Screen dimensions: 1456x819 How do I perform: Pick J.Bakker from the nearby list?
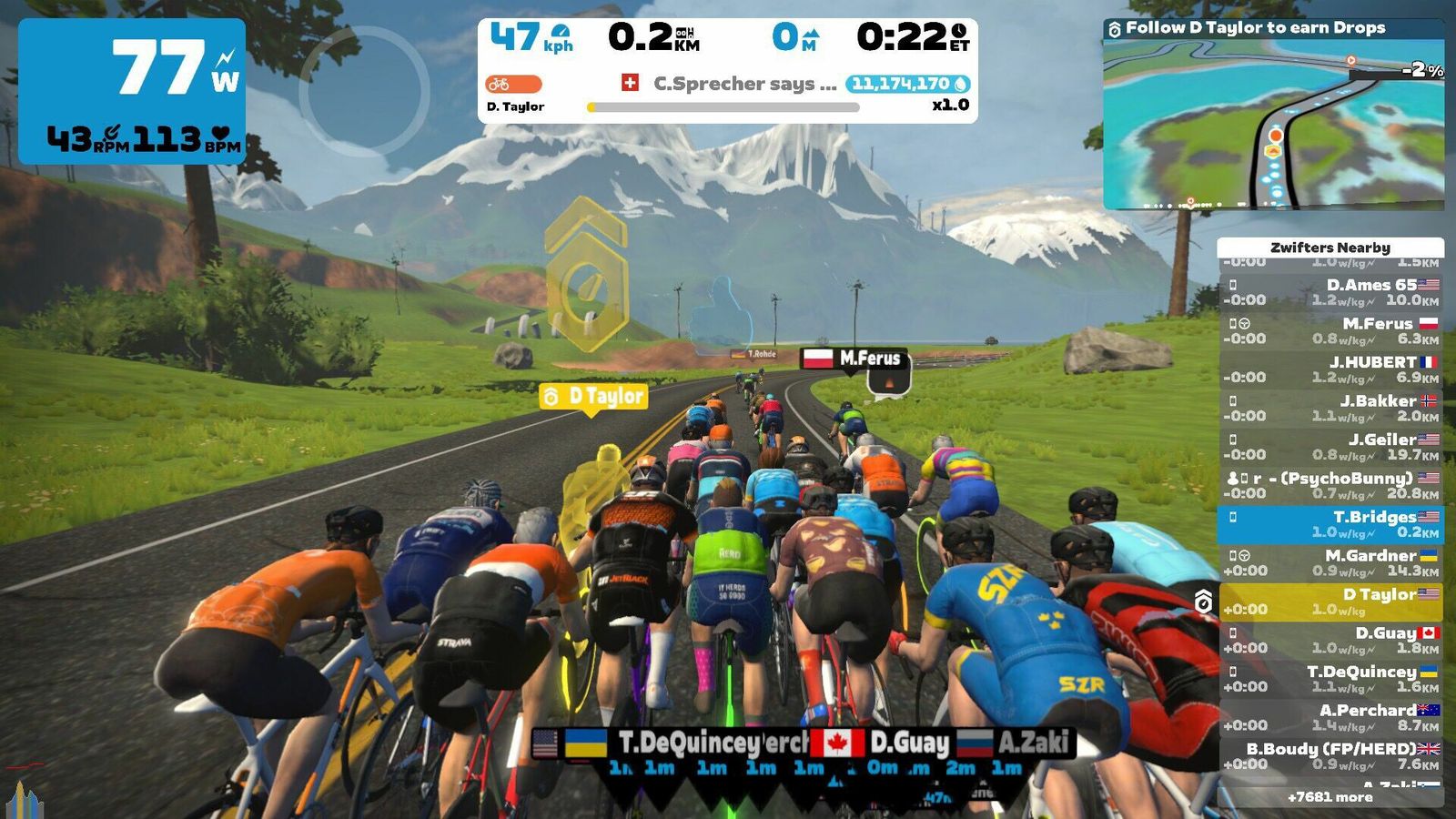pyautogui.click(x=1330, y=408)
